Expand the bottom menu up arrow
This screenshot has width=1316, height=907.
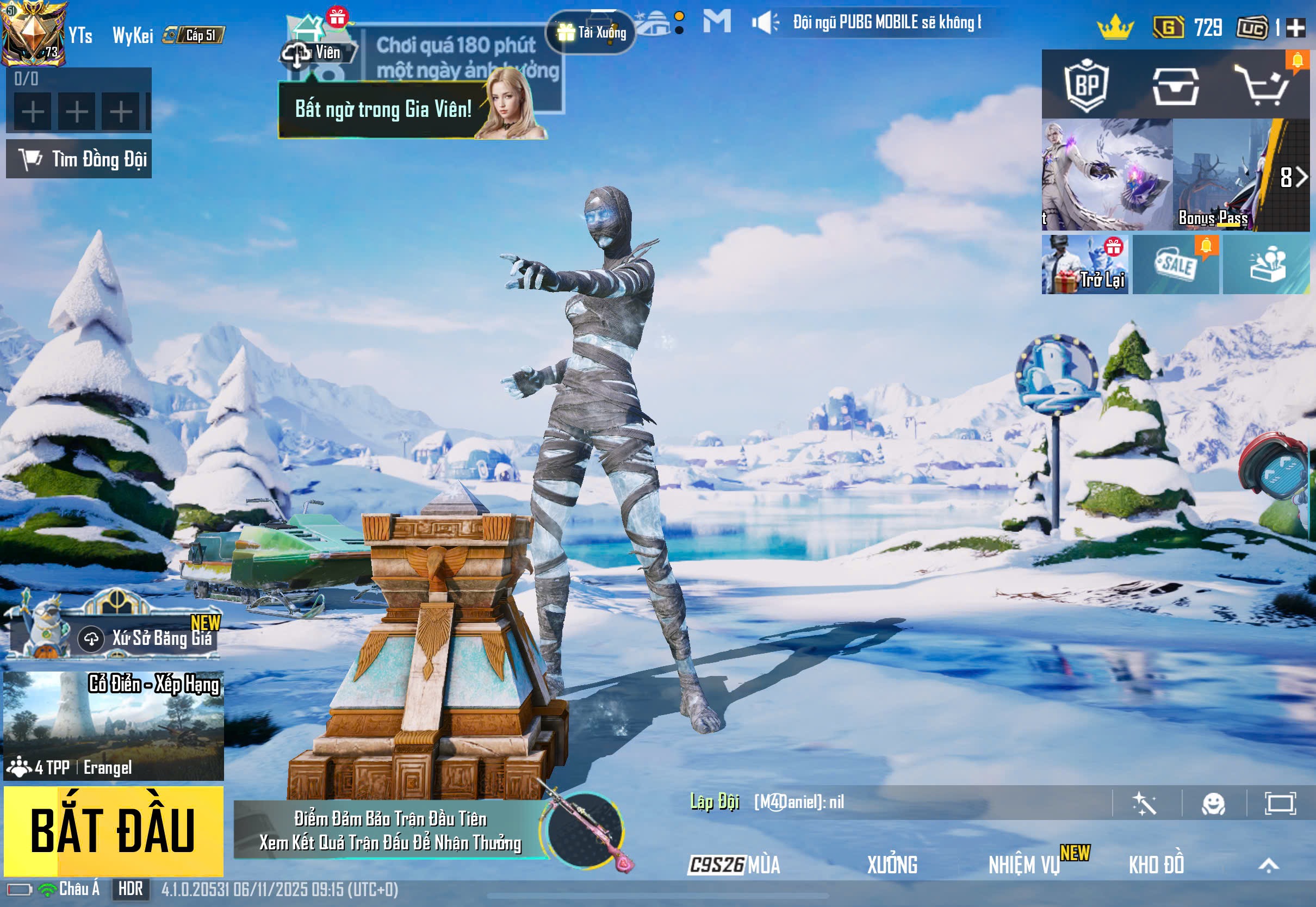[1268, 865]
